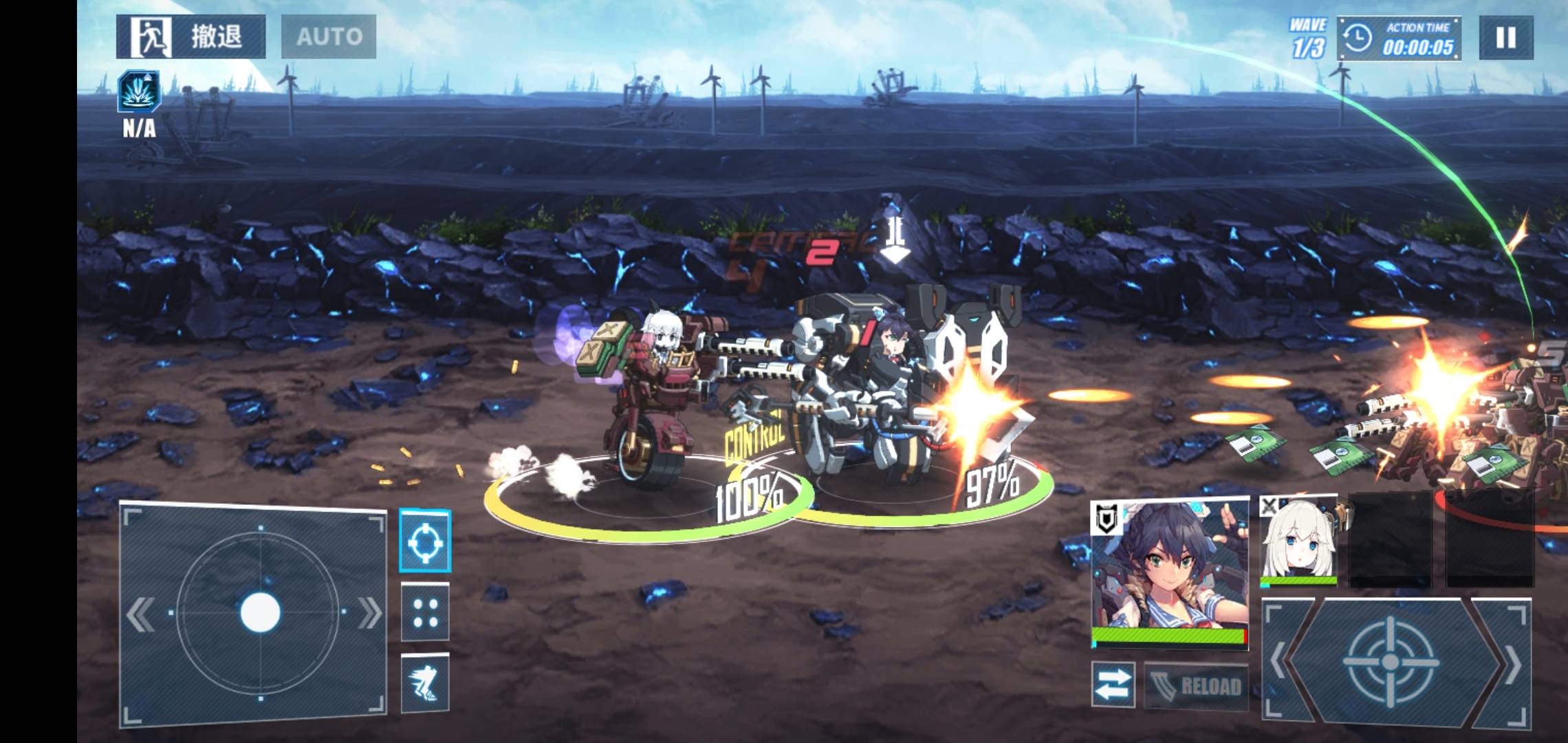
Task: Toggle AUTO battle mode
Action: pos(329,36)
